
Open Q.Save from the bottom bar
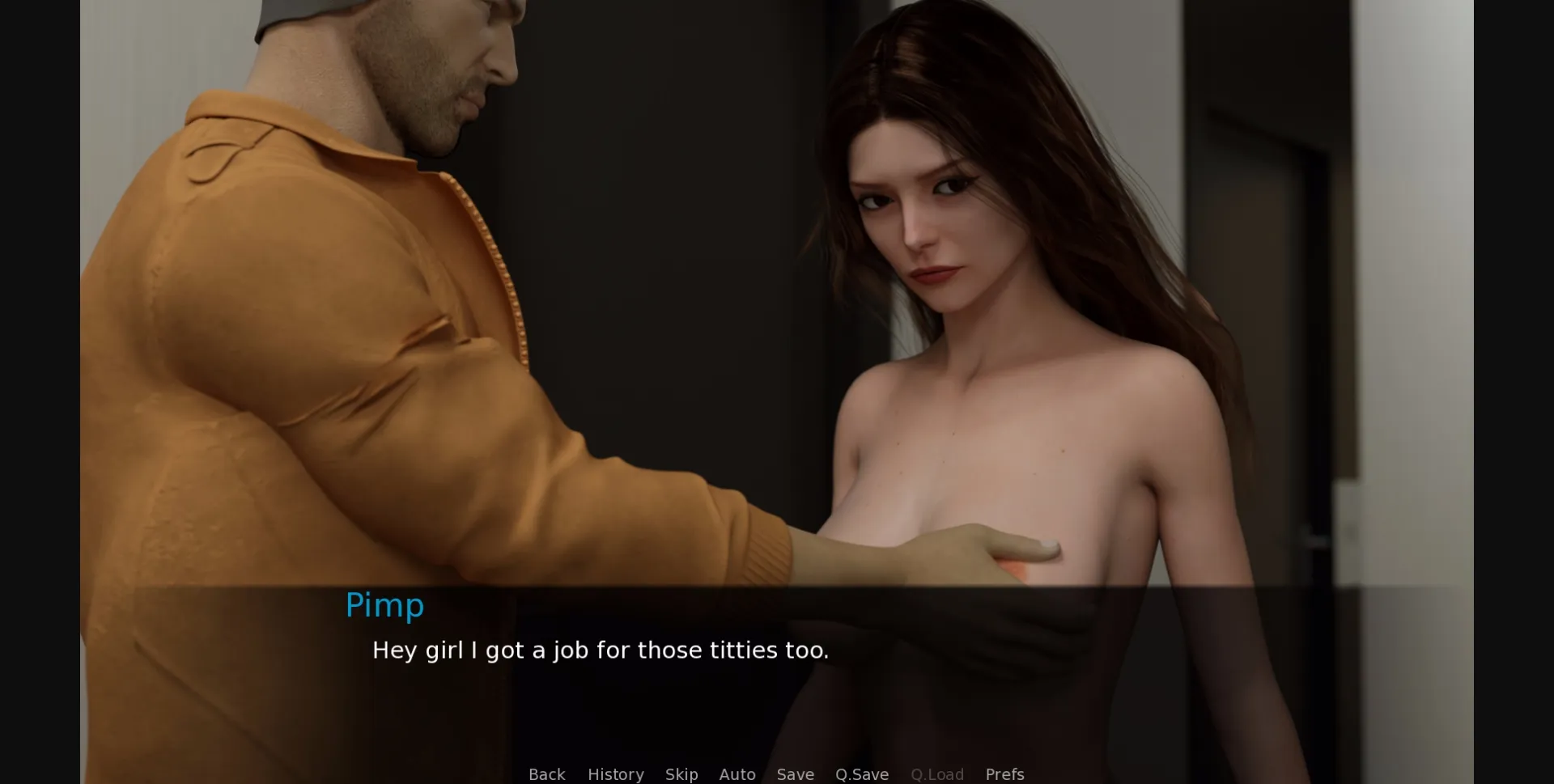point(861,774)
